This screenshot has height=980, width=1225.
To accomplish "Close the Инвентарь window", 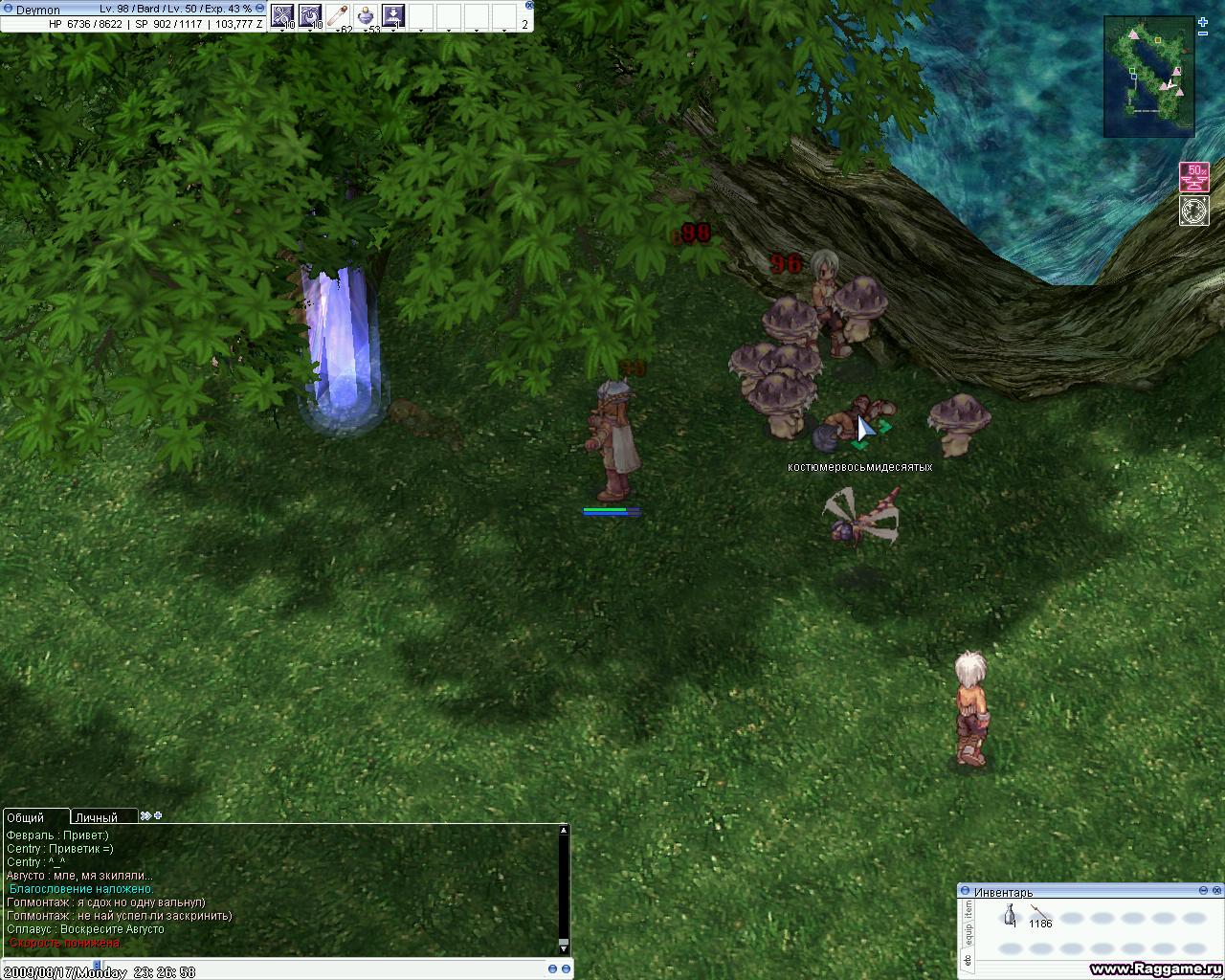I will pos(1216,891).
